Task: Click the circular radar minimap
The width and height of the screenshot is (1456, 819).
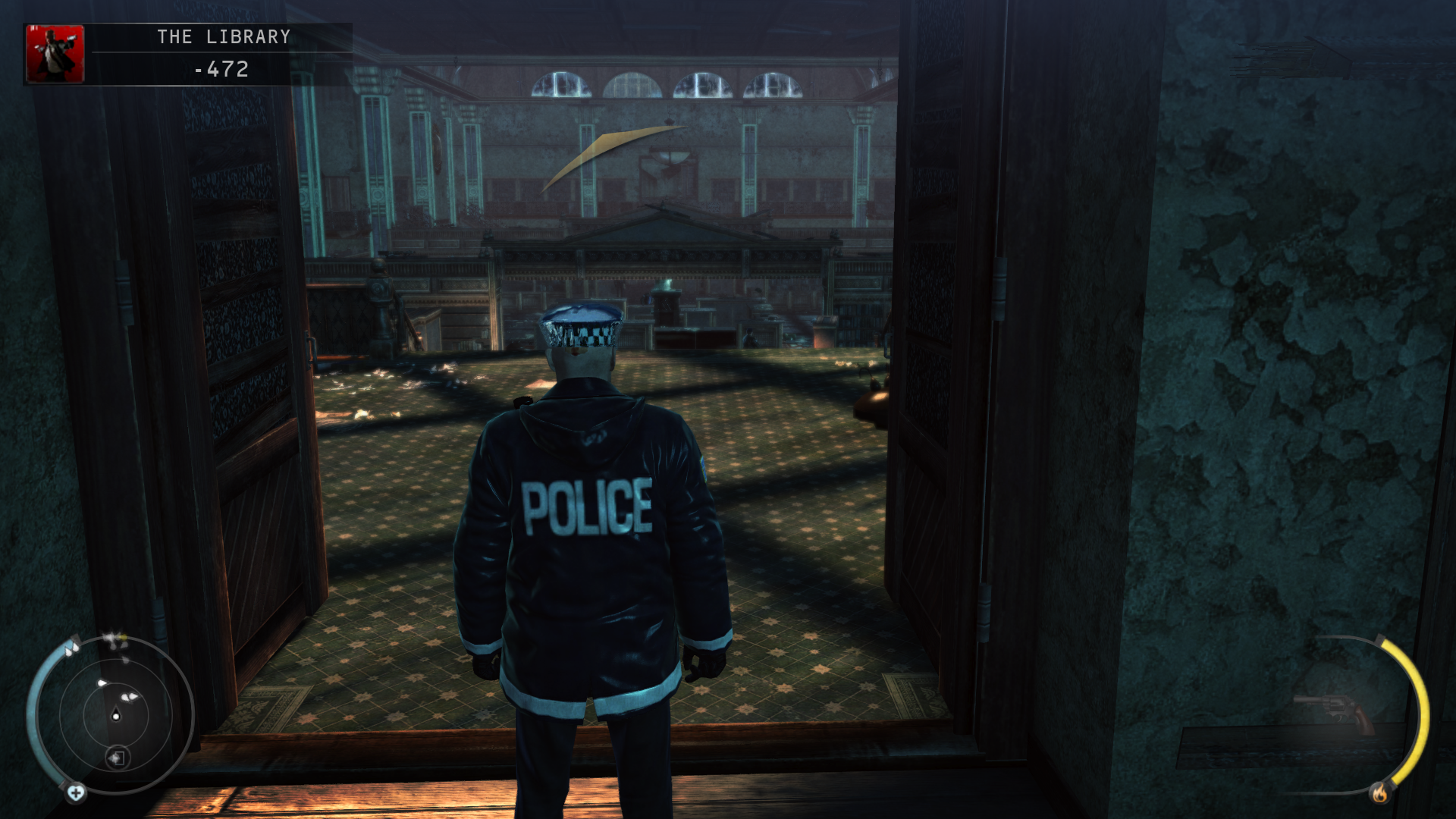Action: pos(115,714)
